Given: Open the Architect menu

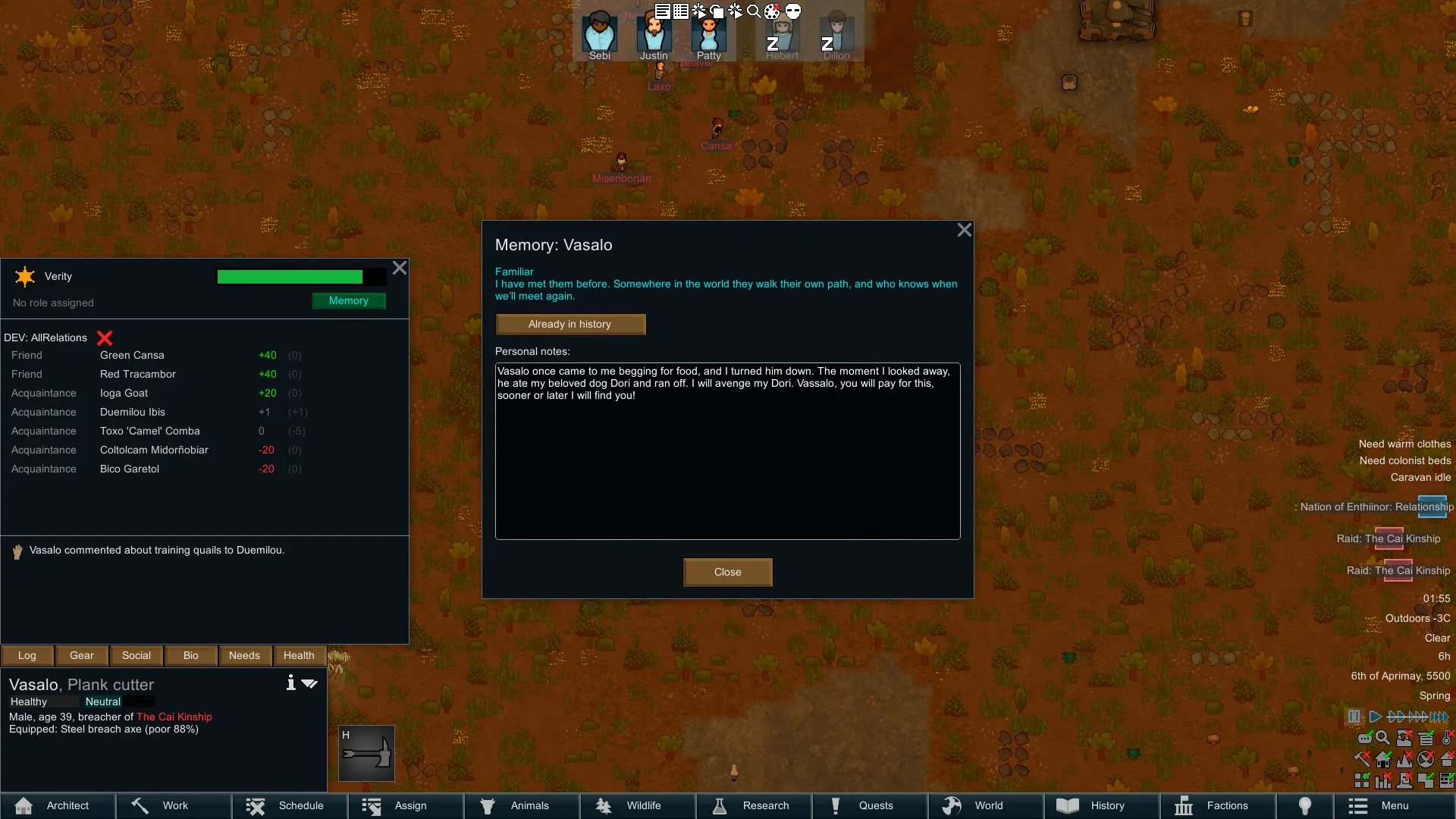Looking at the screenshot, I should click(58, 805).
